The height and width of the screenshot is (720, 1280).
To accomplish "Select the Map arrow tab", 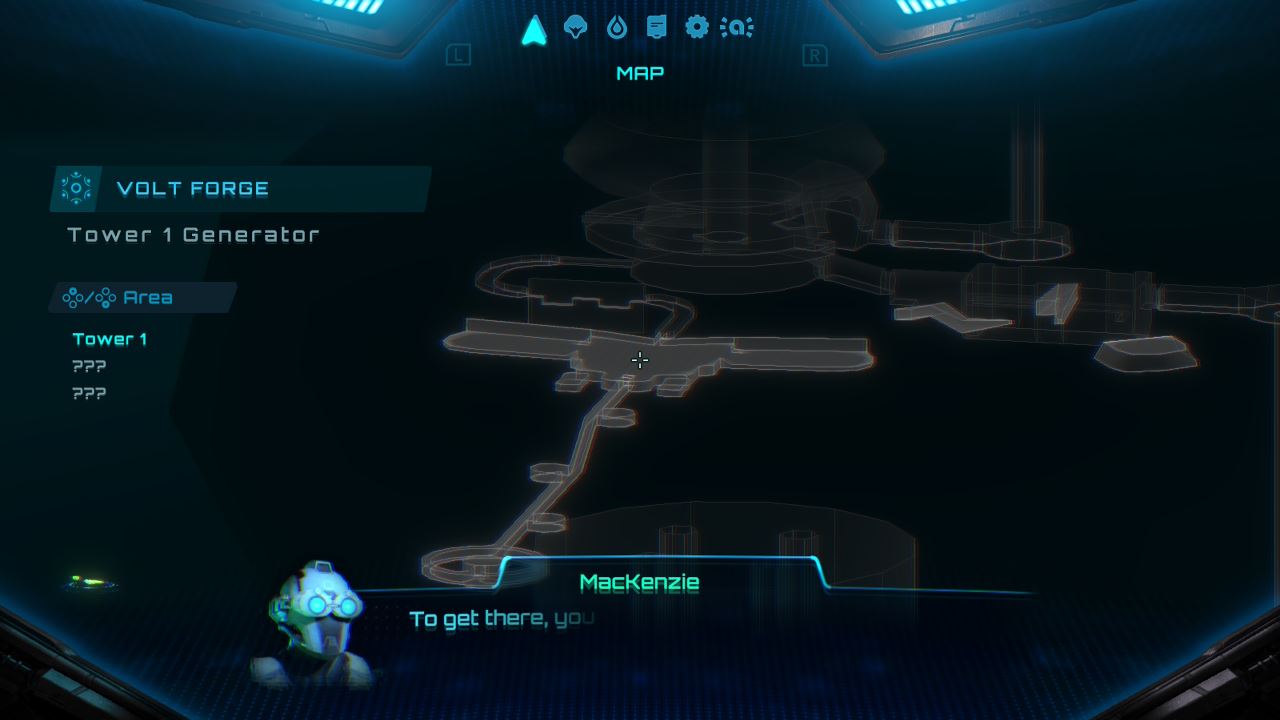I will (534, 29).
